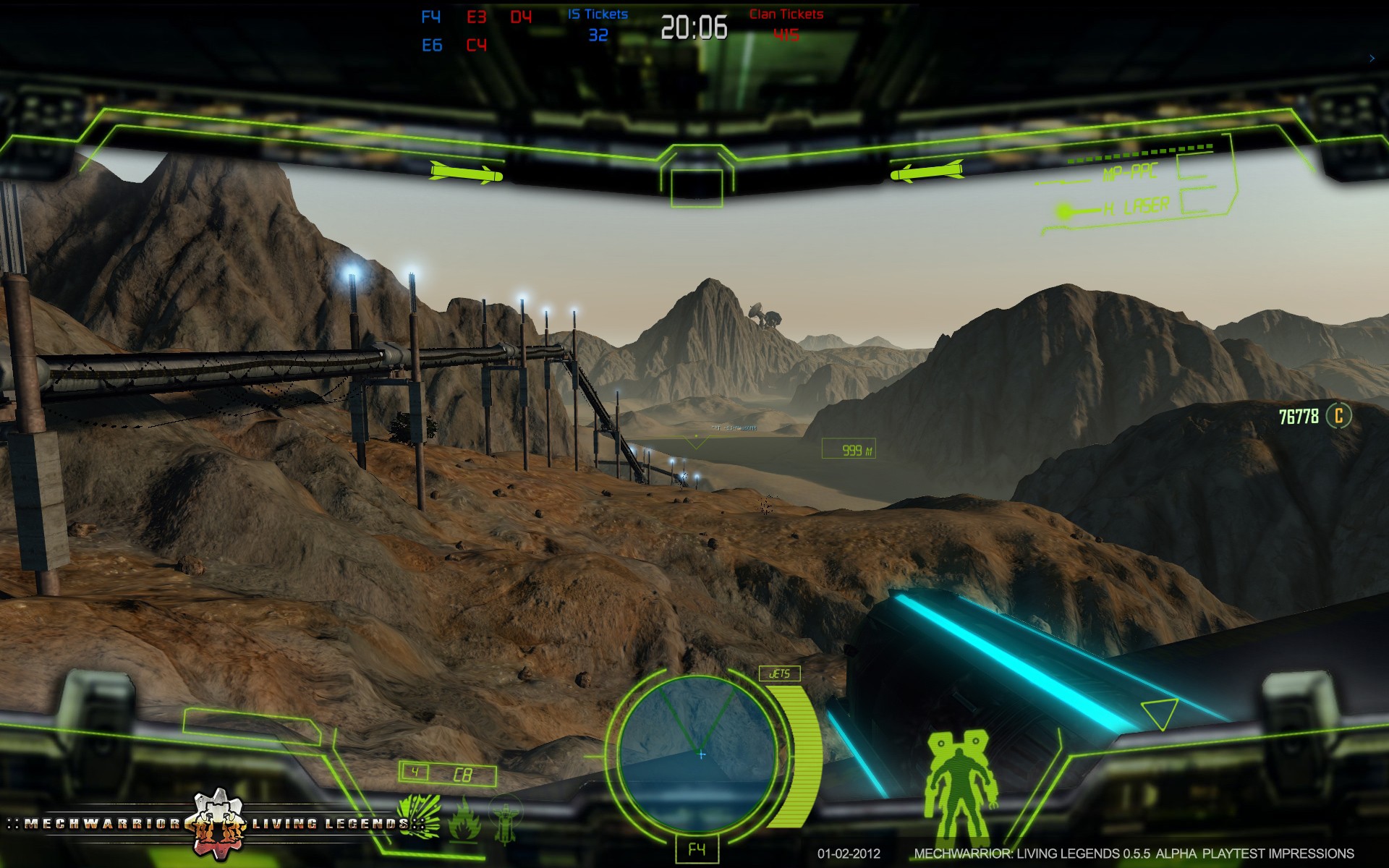1389x868 pixels.
Task: Click the red C4 capture point marker
Action: pyautogui.click(x=476, y=46)
